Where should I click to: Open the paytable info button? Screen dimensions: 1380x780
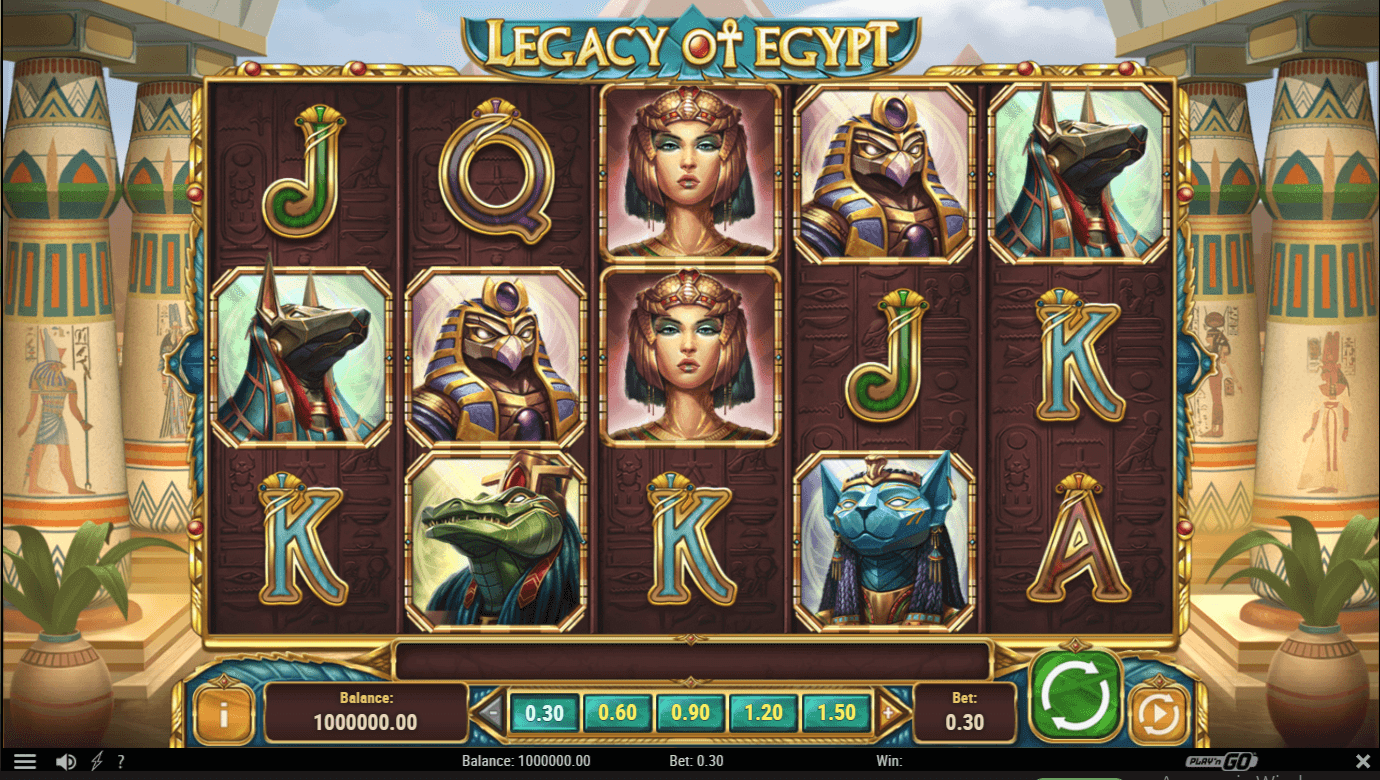[x=223, y=714]
